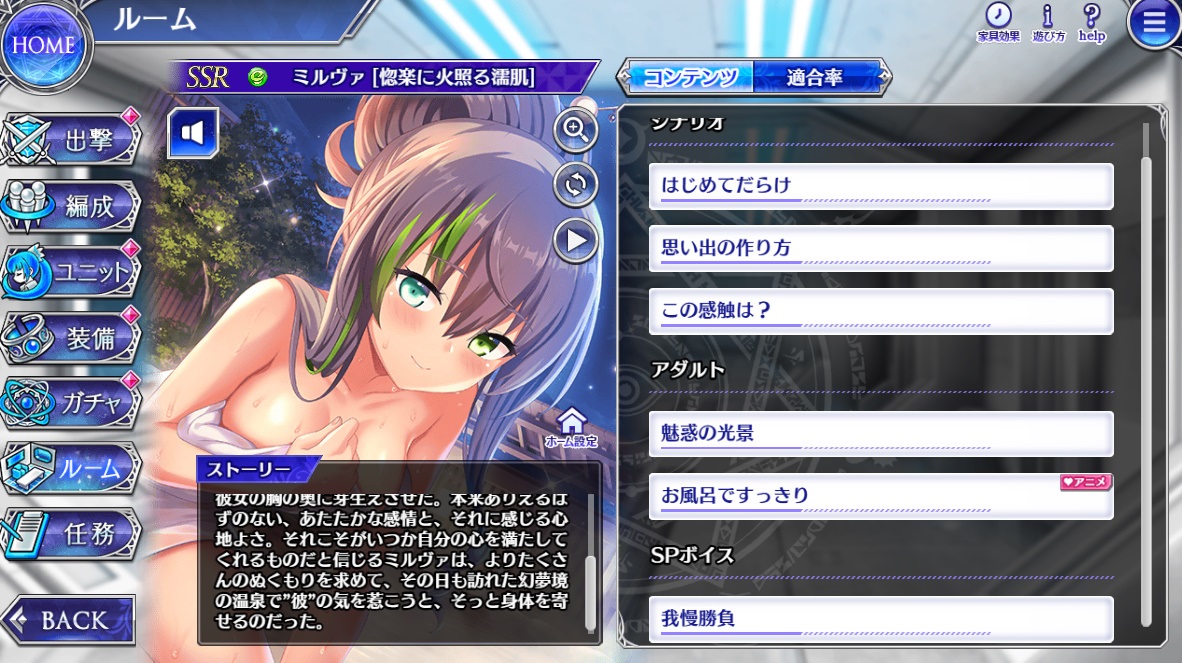Return to the HOME screen
This screenshot has height=663, width=1182.
coord(43,45)
